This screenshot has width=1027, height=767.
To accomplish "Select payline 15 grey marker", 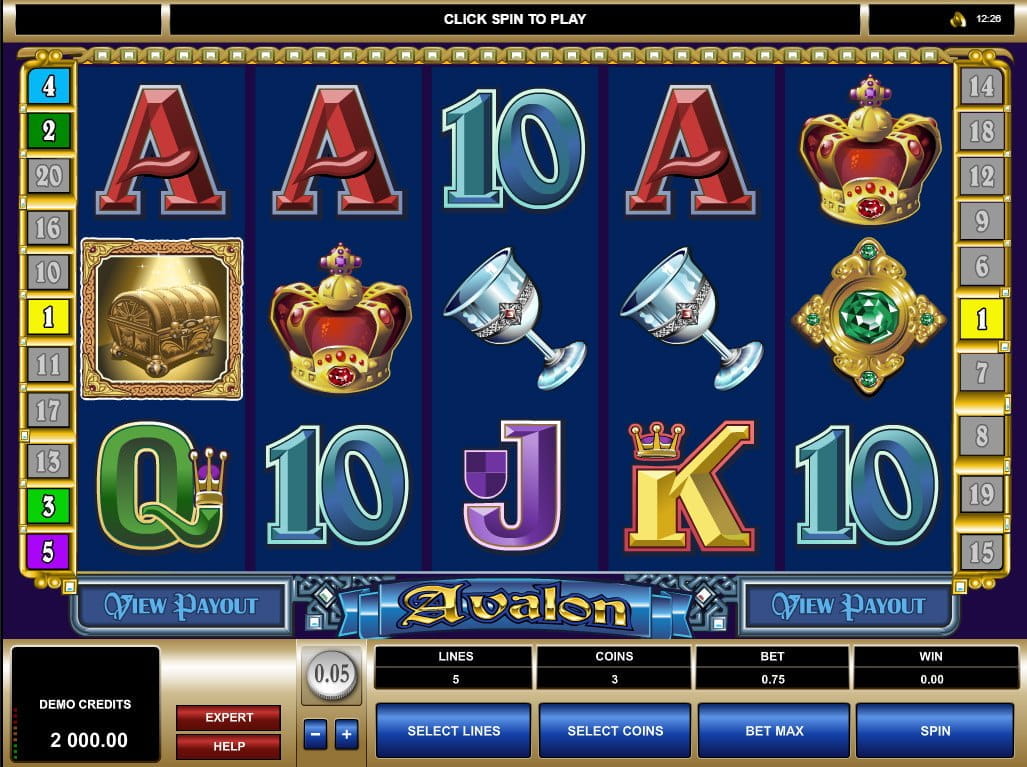I will point(981,551).
